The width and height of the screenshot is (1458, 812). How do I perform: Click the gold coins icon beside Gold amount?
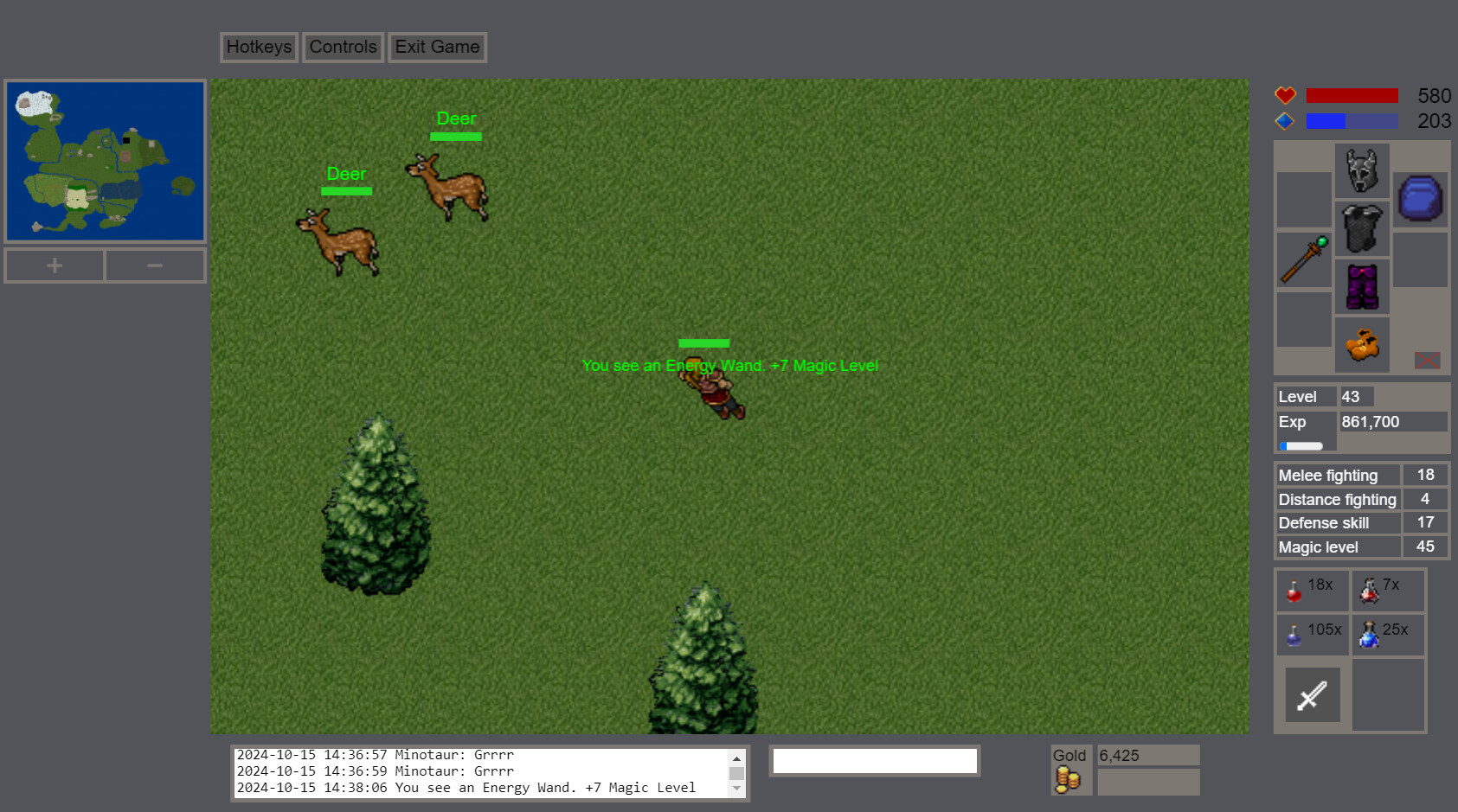coord(1069,777)
